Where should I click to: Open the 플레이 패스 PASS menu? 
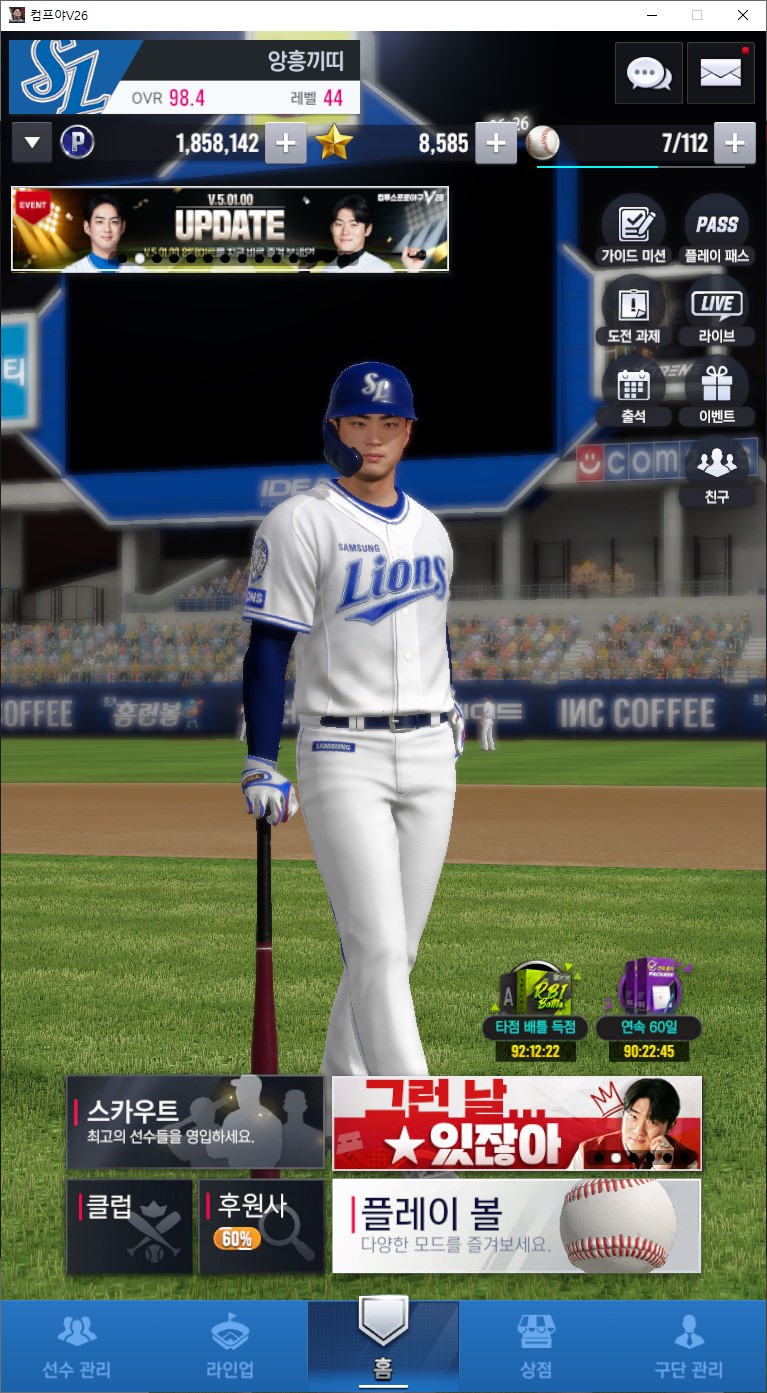[717, 229]
